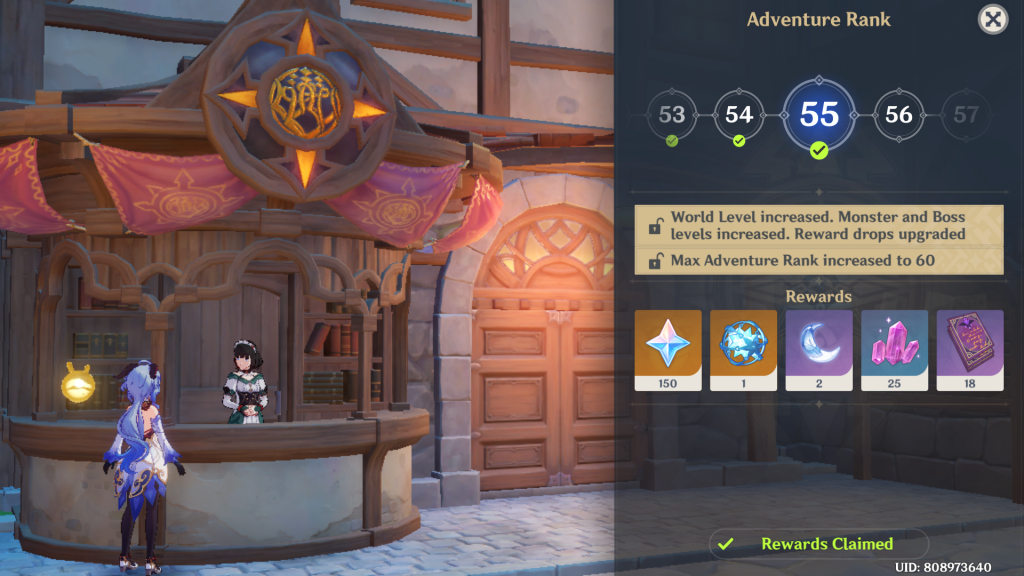The height and width of the screenshot is (576, 1024).
Task: Inspect the pink crystal ore reward
Action: (x=894, y=350)
